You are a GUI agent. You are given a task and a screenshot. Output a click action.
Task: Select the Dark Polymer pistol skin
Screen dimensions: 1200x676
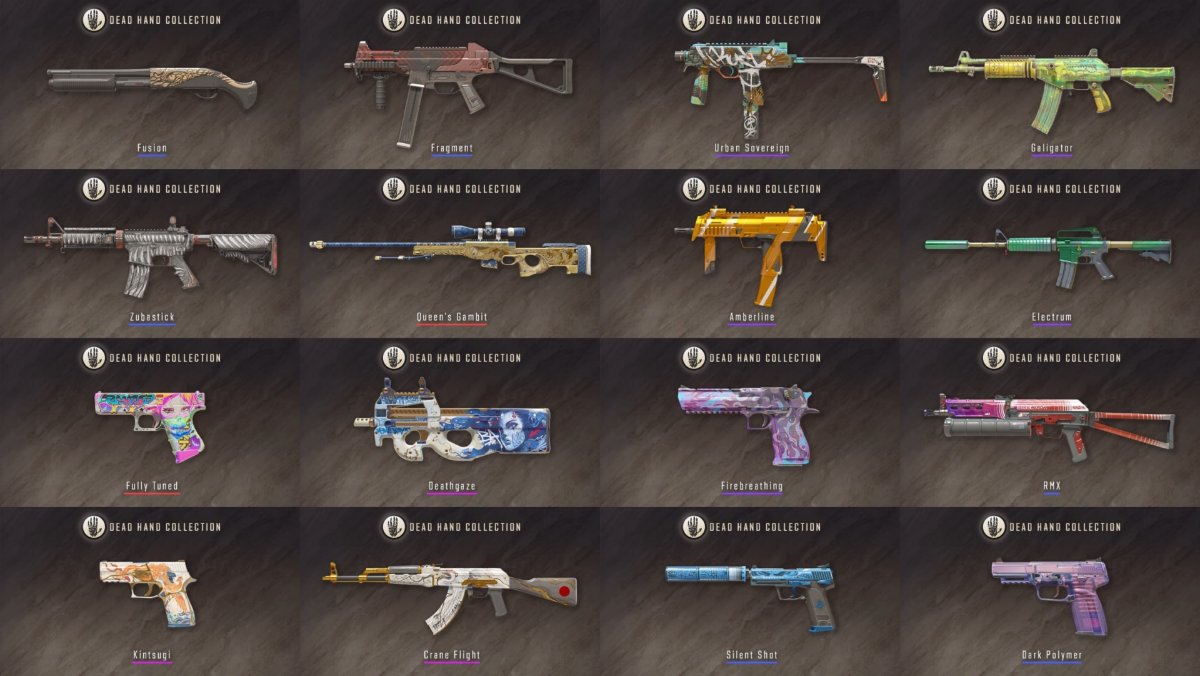[x=1050, y=590]
